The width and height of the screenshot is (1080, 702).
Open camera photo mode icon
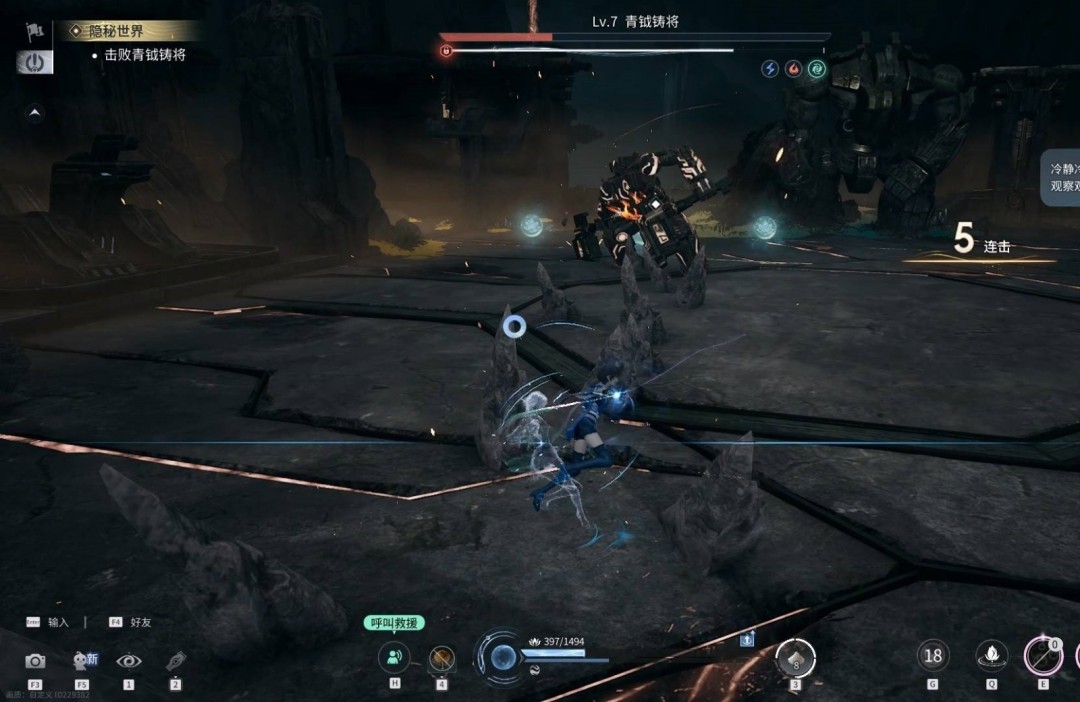click(35, 661)
